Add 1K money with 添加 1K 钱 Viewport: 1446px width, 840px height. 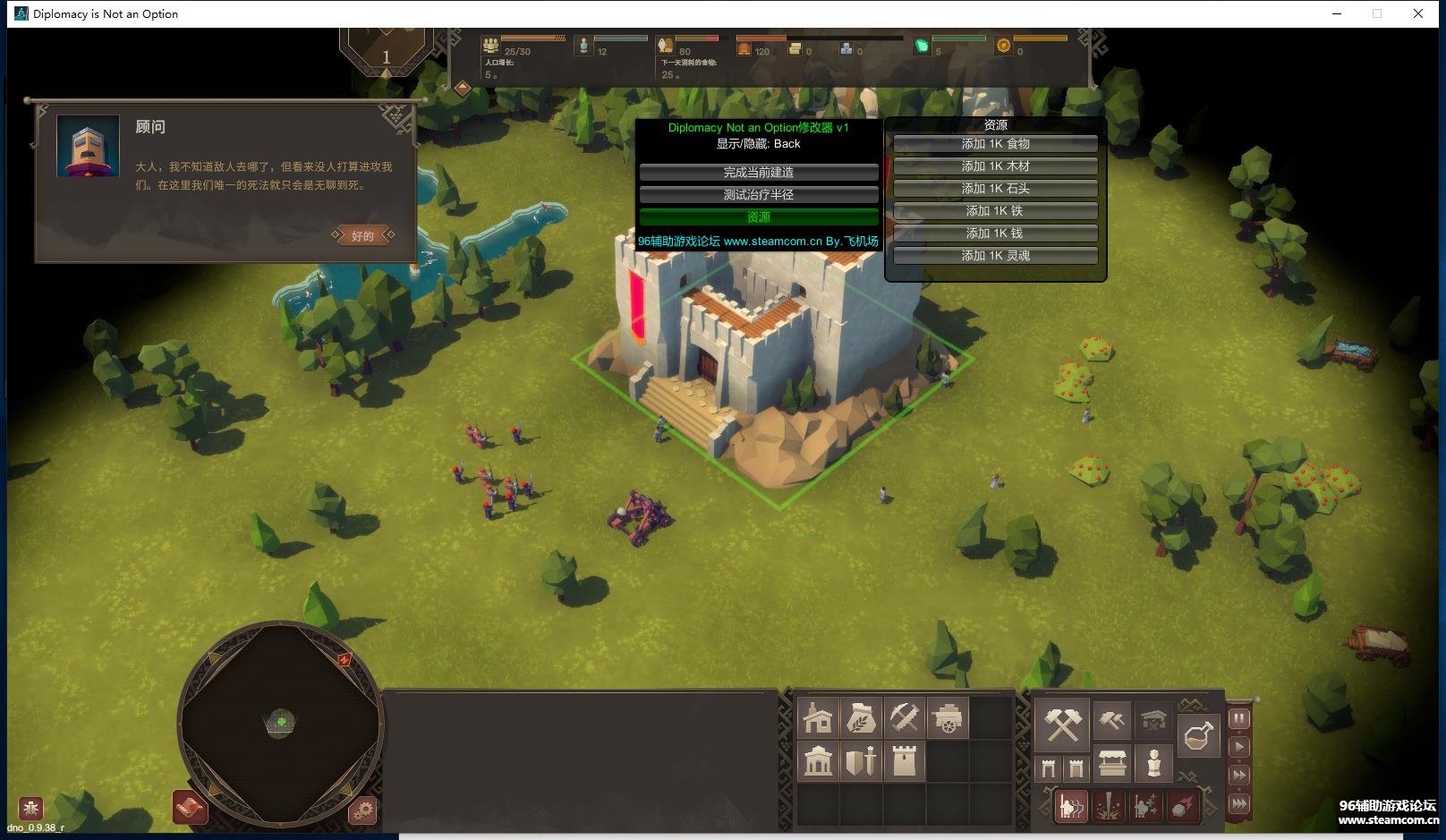[995, 233]
